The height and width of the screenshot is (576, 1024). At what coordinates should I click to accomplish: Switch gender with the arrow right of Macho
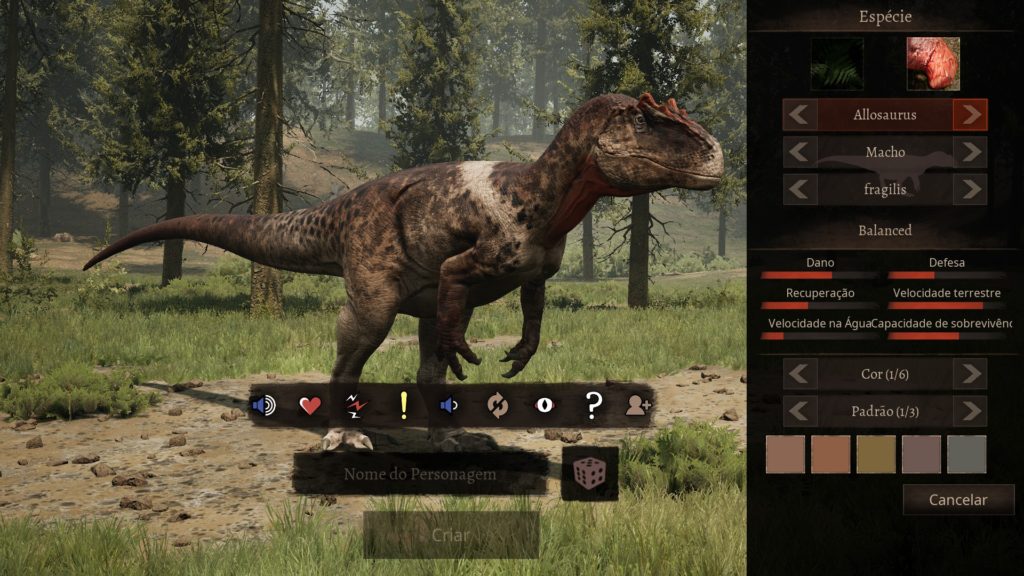pyautogui.click(x=969, y=152)
